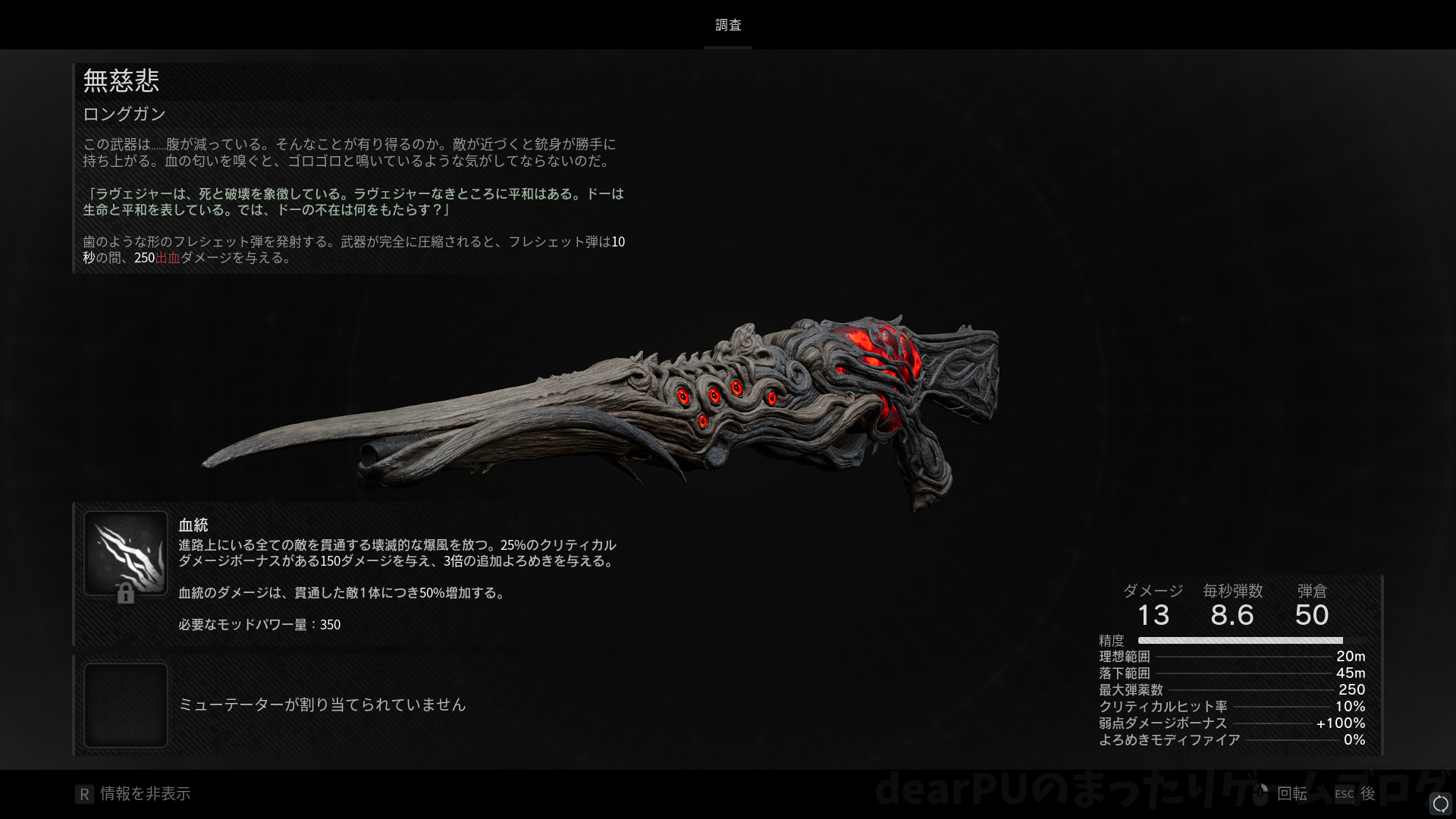Hide info via 情報を非表示 button
The image size is (1456, 819).
click(x=133, y=794)
